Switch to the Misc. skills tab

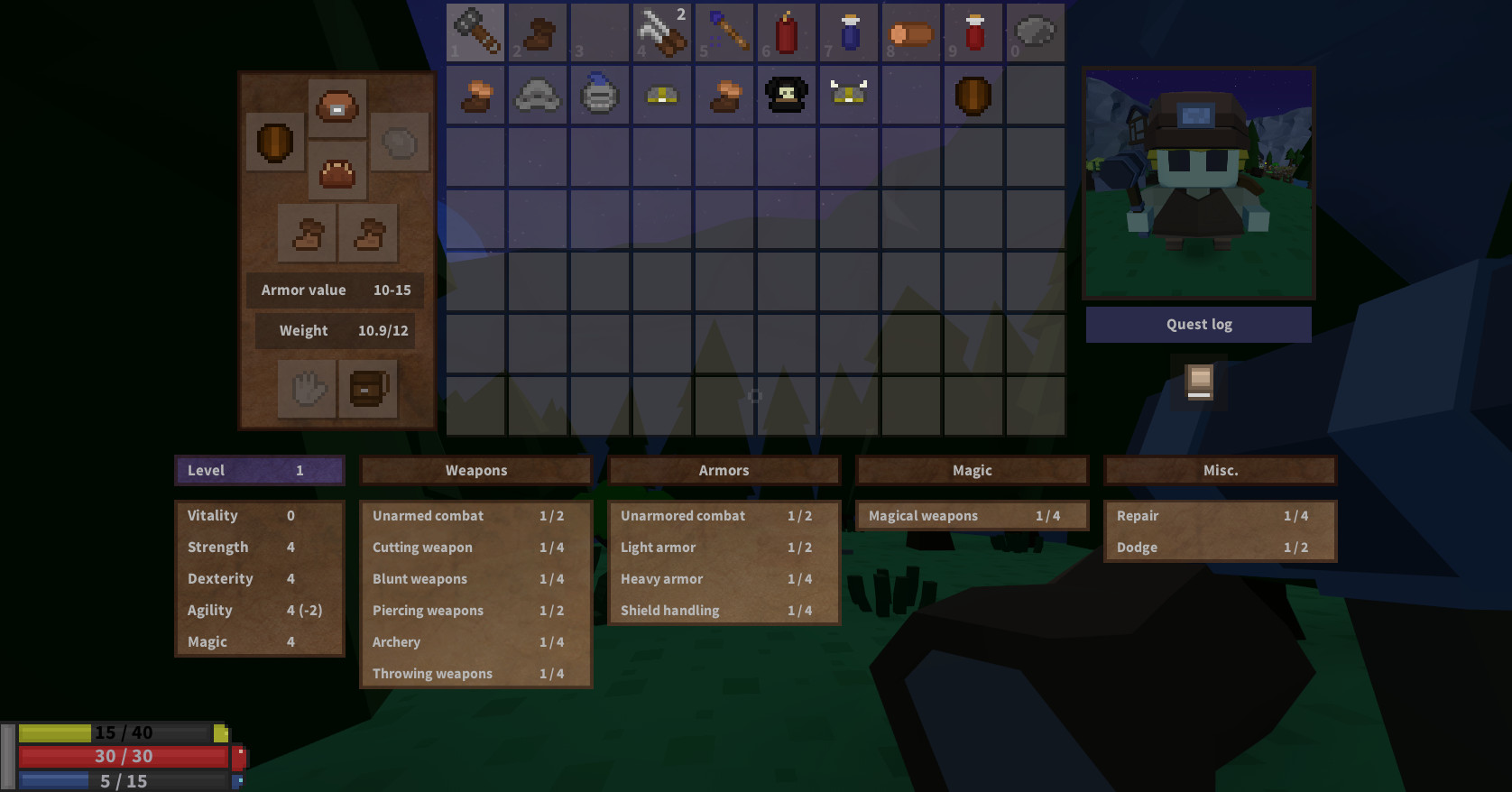point(1220,470)
